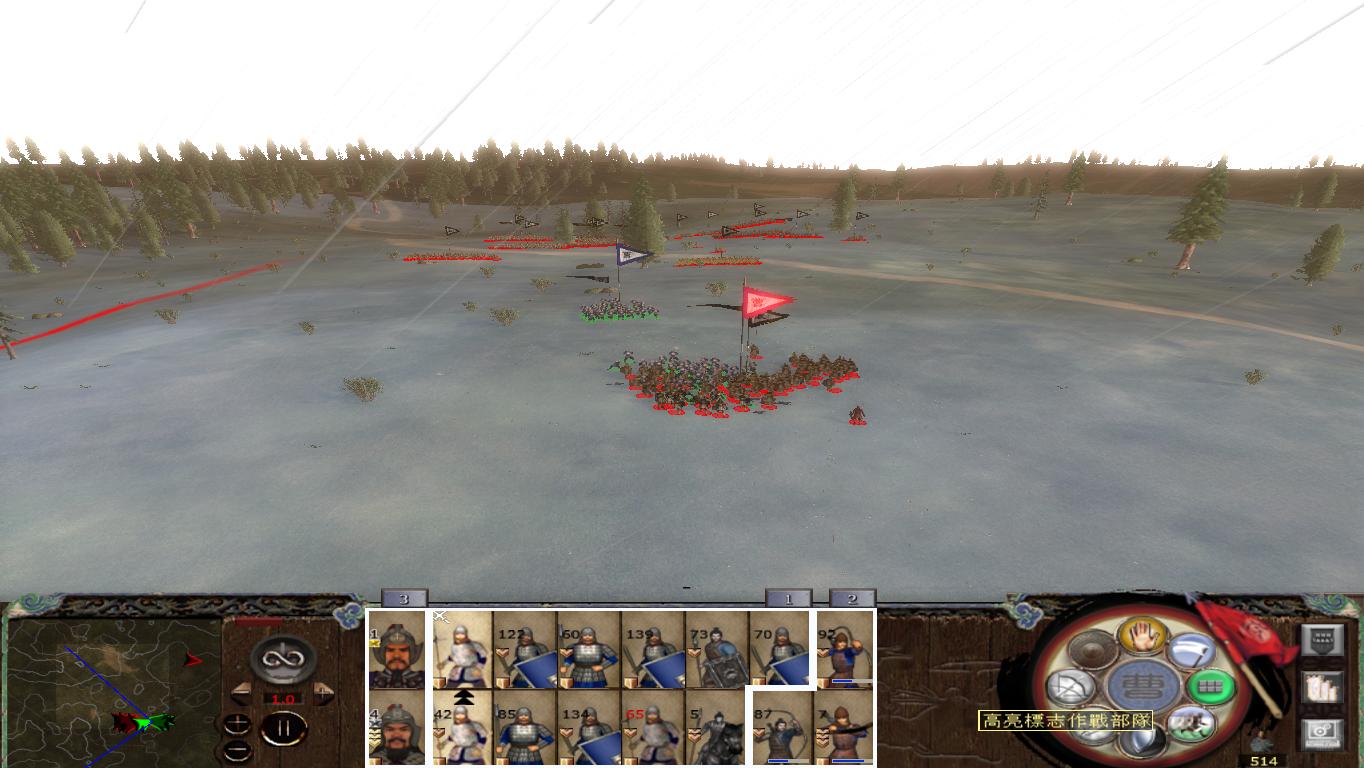Open the green group formation icon

click(x=1211, y=686)
